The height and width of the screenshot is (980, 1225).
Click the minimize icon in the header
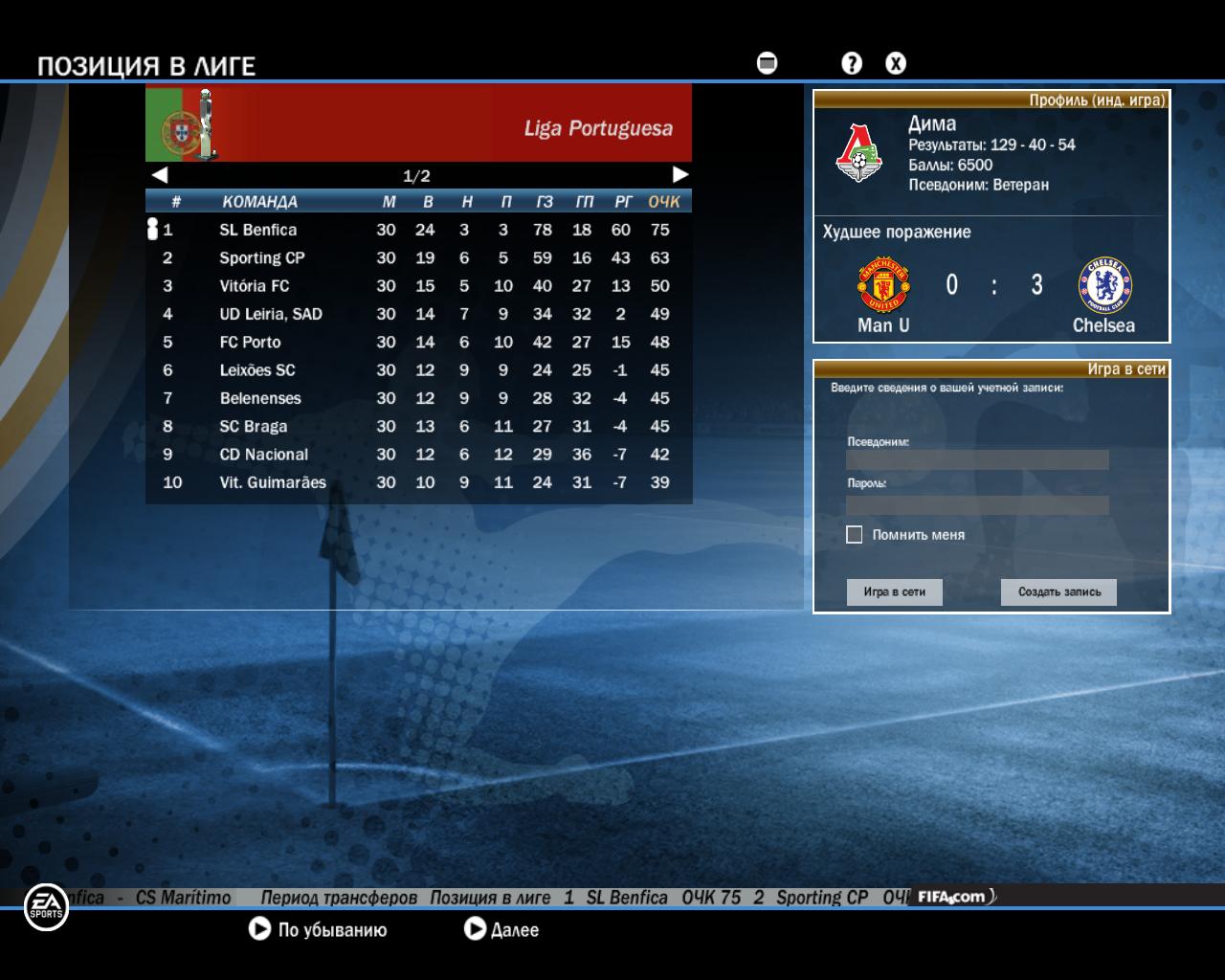[767, 63]
